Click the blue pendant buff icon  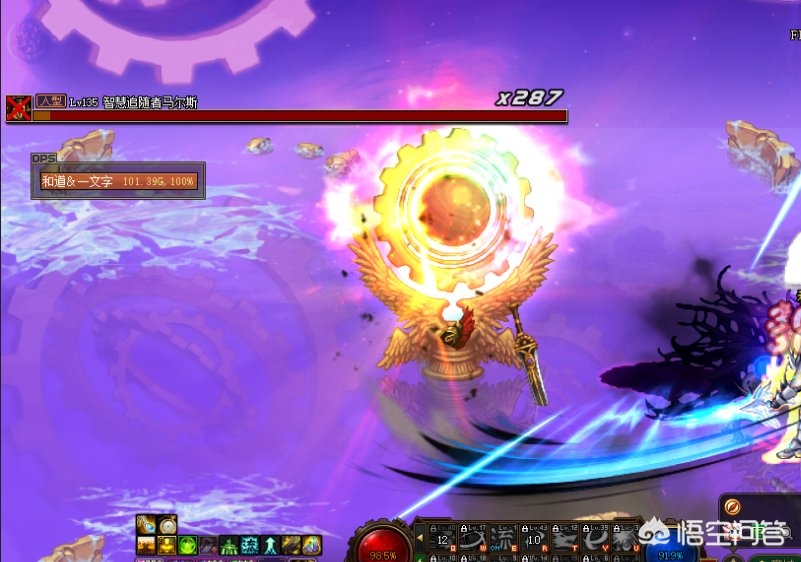[x=146, y=524]
